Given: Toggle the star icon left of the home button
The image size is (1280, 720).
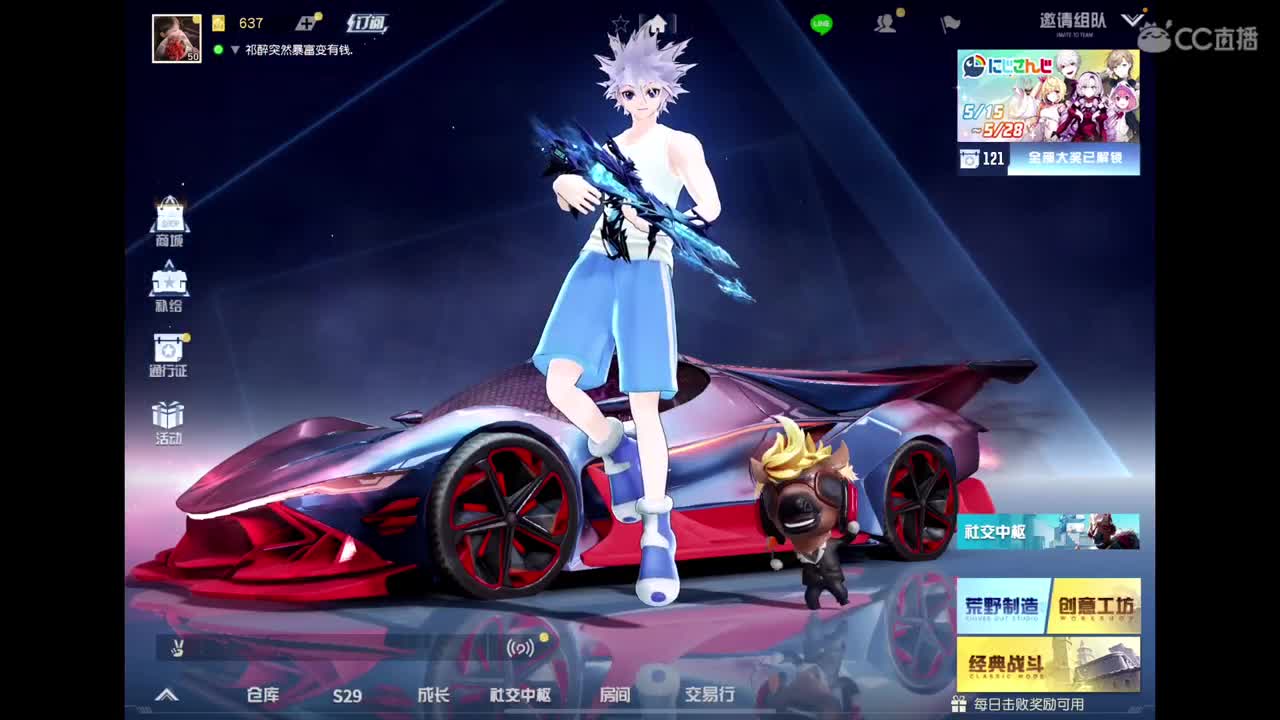Looking at the screenshot, I should 620,24.
